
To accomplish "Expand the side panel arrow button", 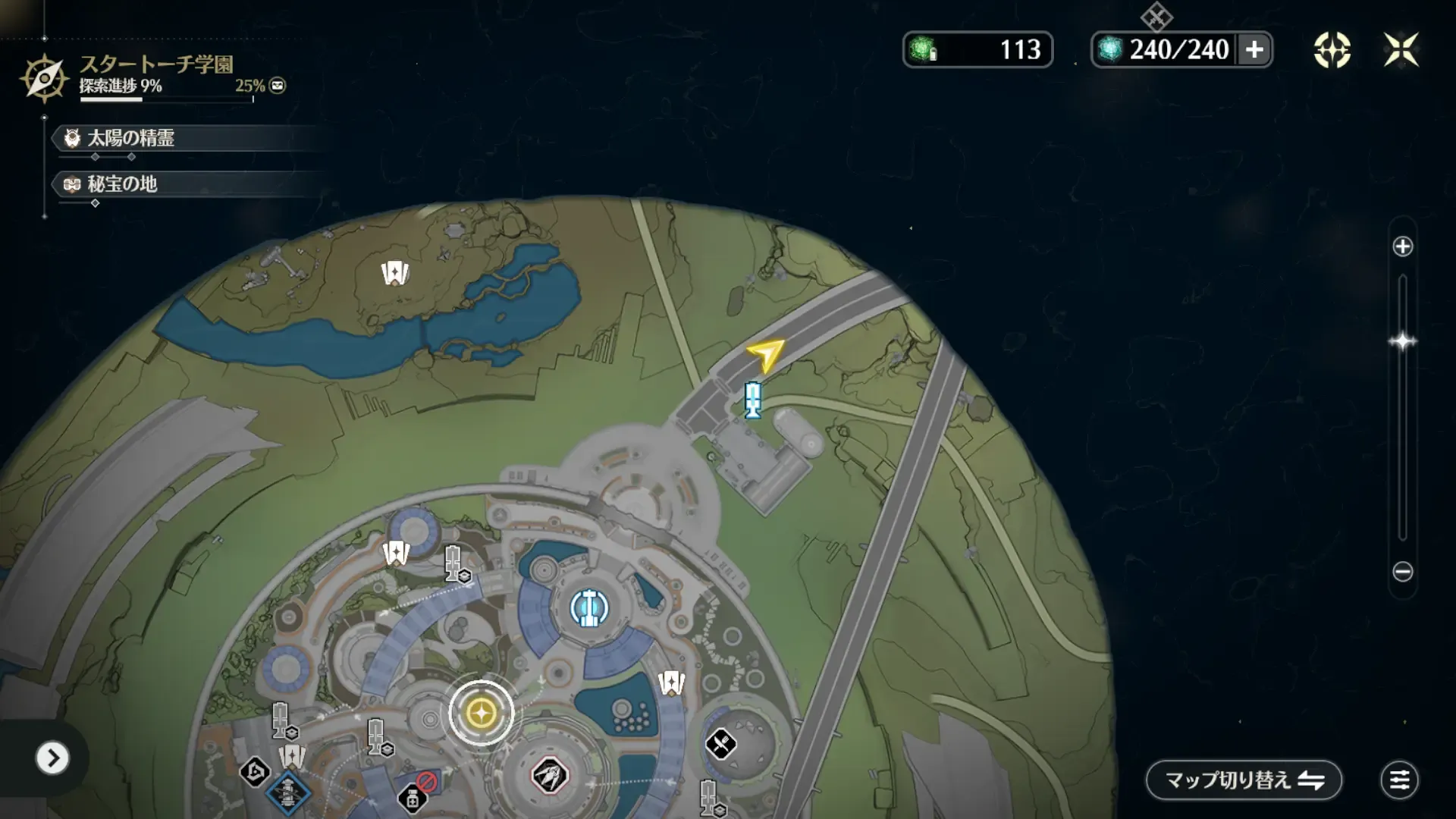I will (x=52, y=758).
